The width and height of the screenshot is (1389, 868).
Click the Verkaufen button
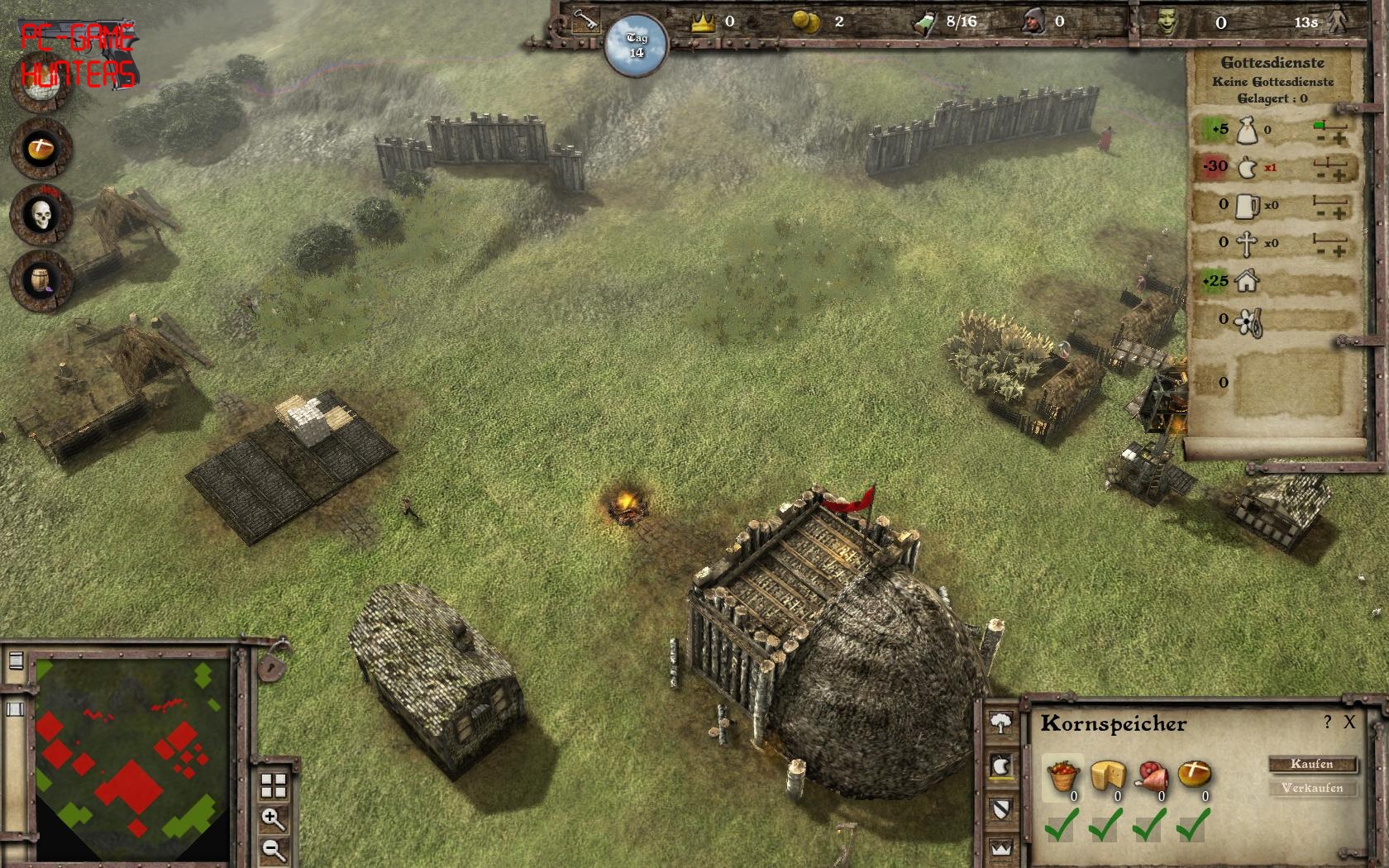(1312, 788)
